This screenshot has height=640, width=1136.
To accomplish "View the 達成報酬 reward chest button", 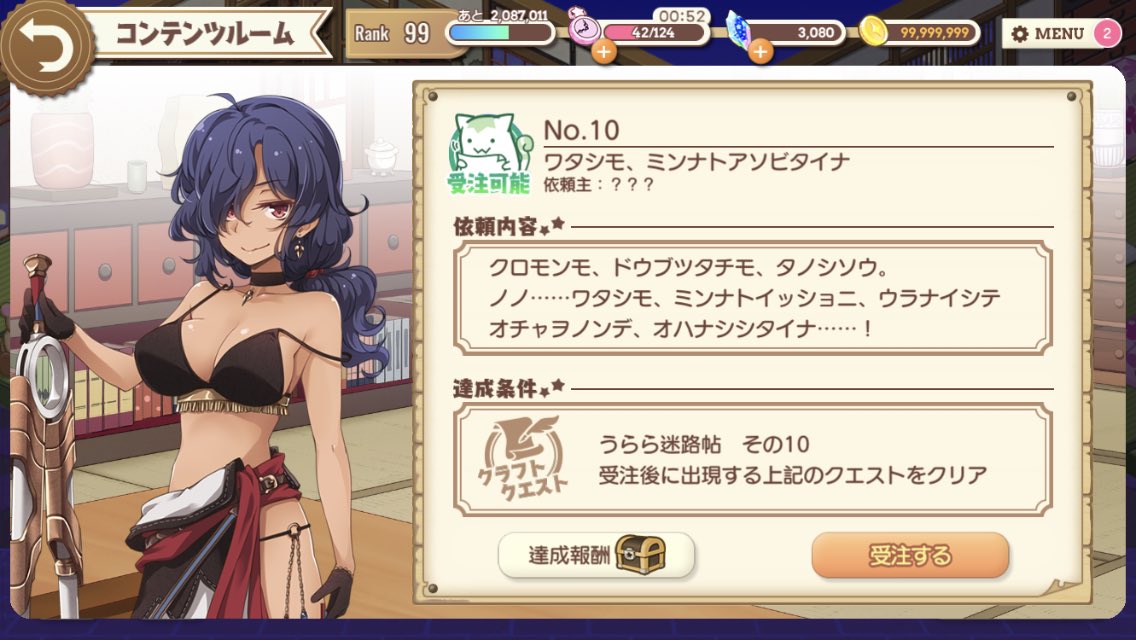I will [596, 555].
